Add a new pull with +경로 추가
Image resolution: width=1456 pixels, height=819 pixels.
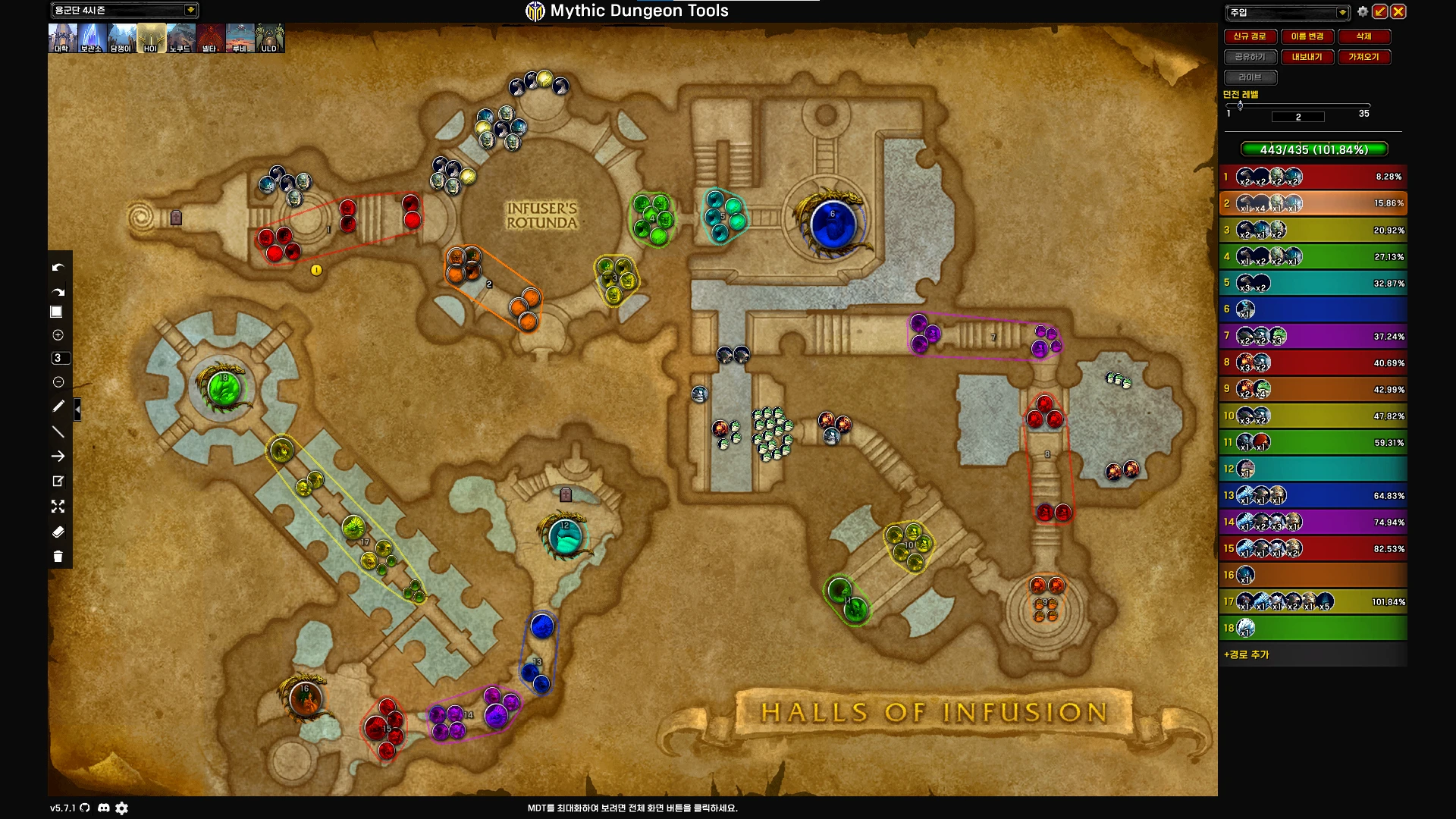1247,654
